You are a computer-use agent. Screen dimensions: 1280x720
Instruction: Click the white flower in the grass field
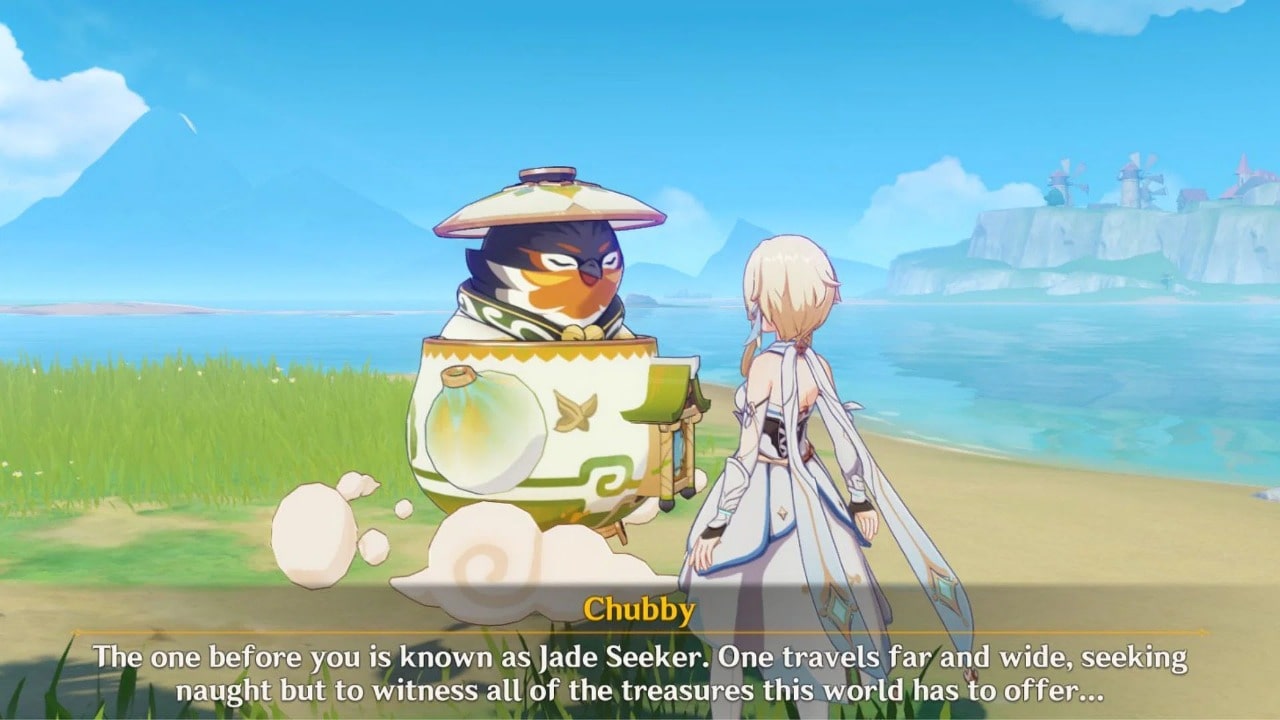20,471
